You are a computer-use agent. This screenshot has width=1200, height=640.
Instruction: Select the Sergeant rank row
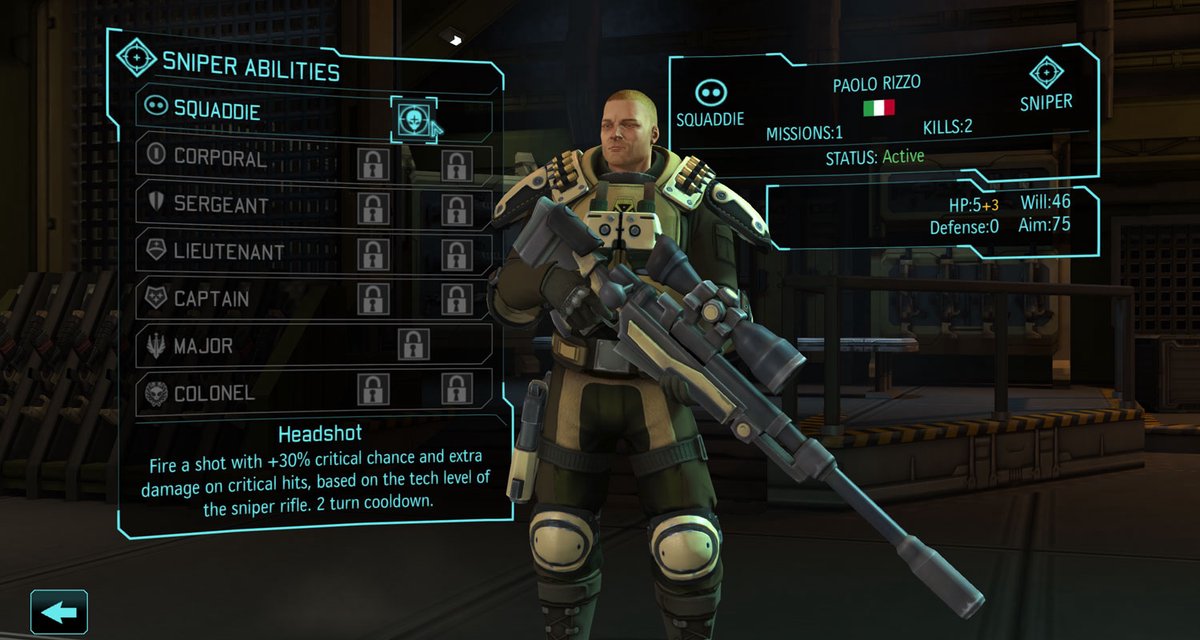click(221, 205)
